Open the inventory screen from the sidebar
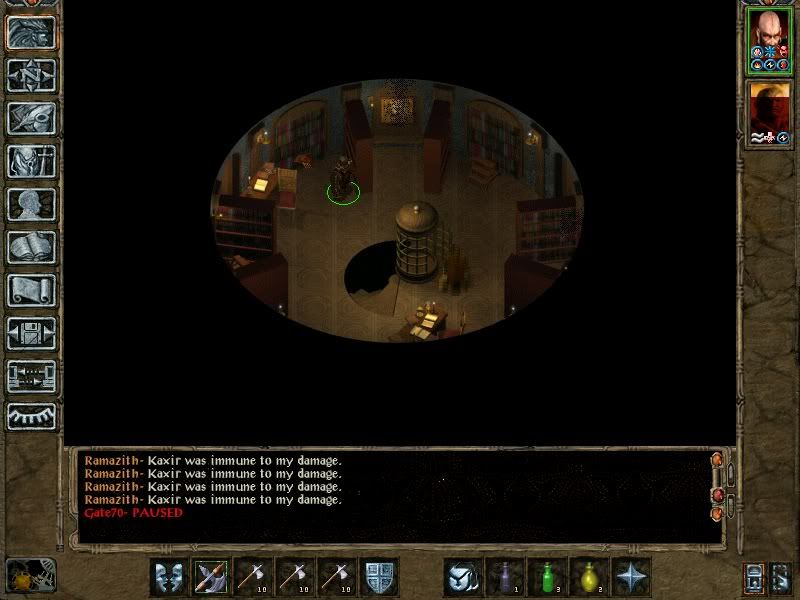This screenshot has height=600, width=800. coord(31,162)
